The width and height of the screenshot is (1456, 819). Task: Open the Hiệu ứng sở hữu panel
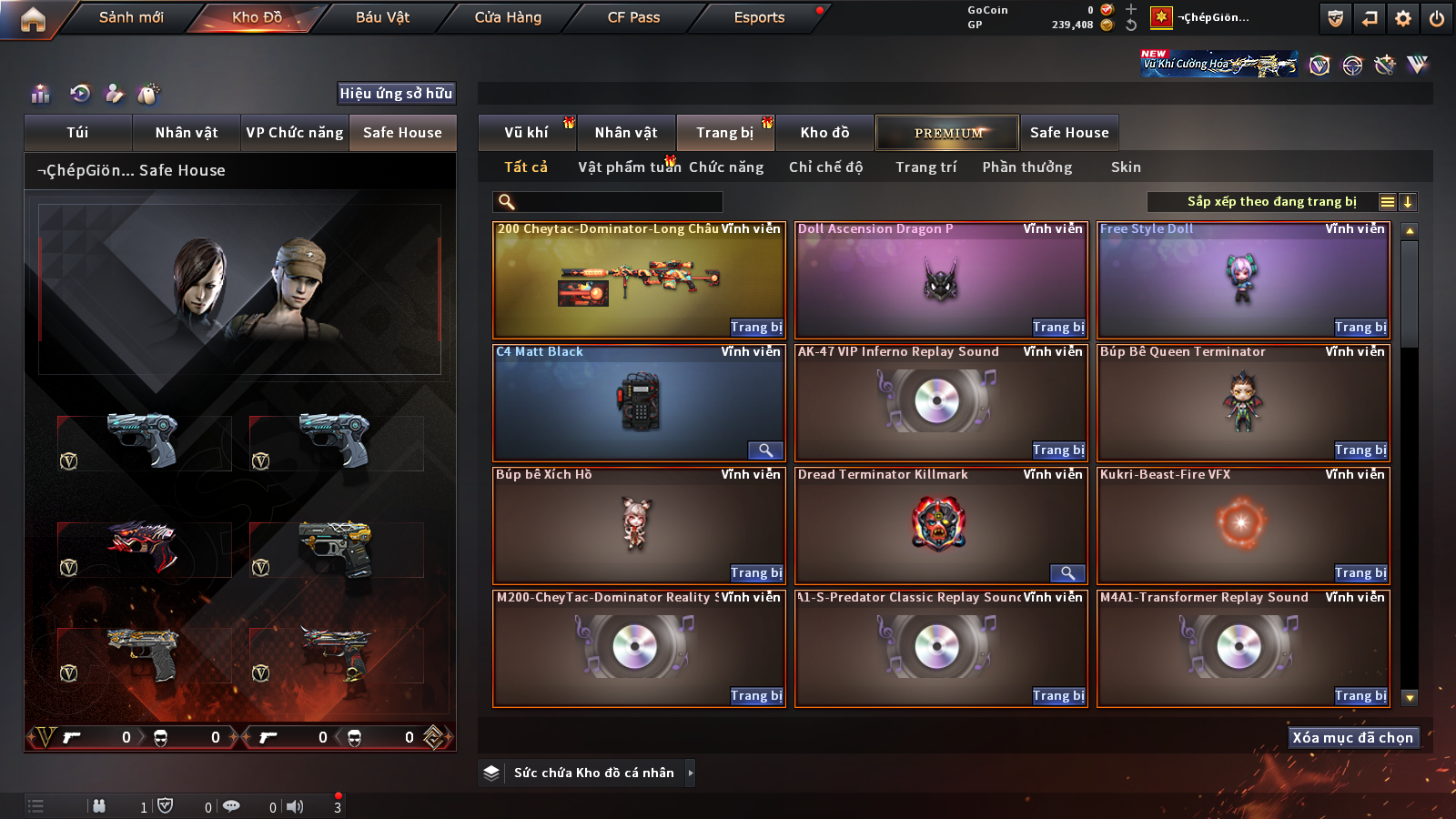pyautogui.click(x=396, y=94)
